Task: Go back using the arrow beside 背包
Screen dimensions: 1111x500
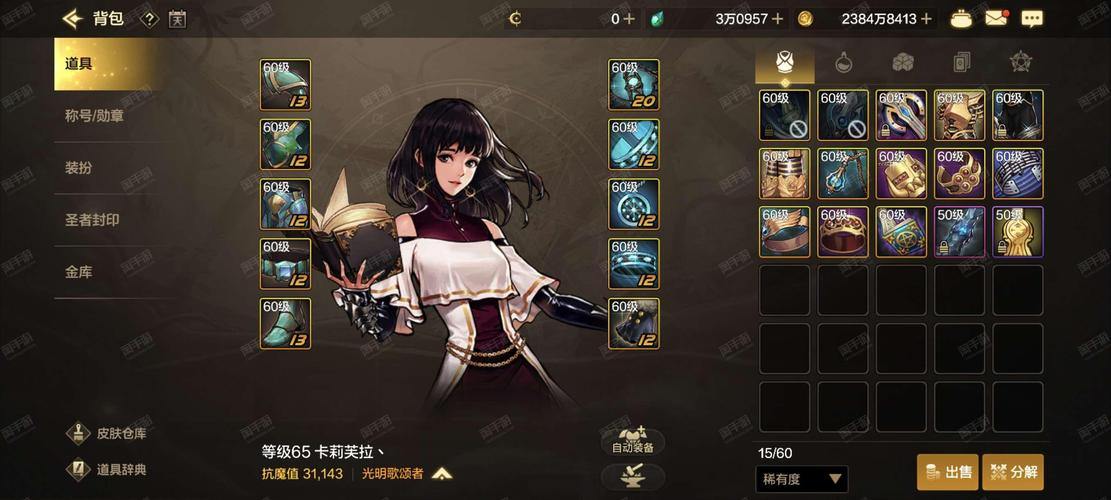Action: 72,18
